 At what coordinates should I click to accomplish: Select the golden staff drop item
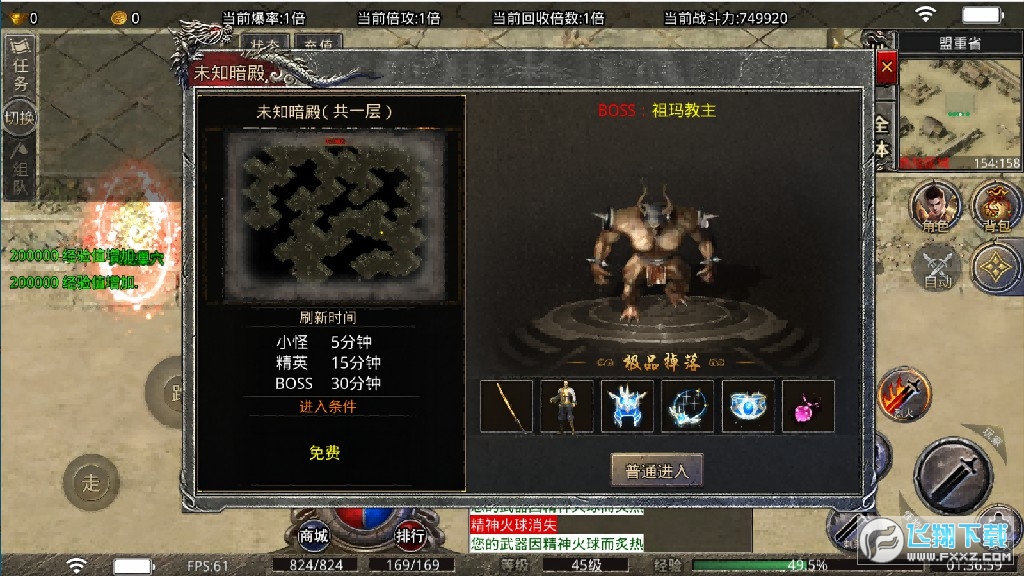506,406
